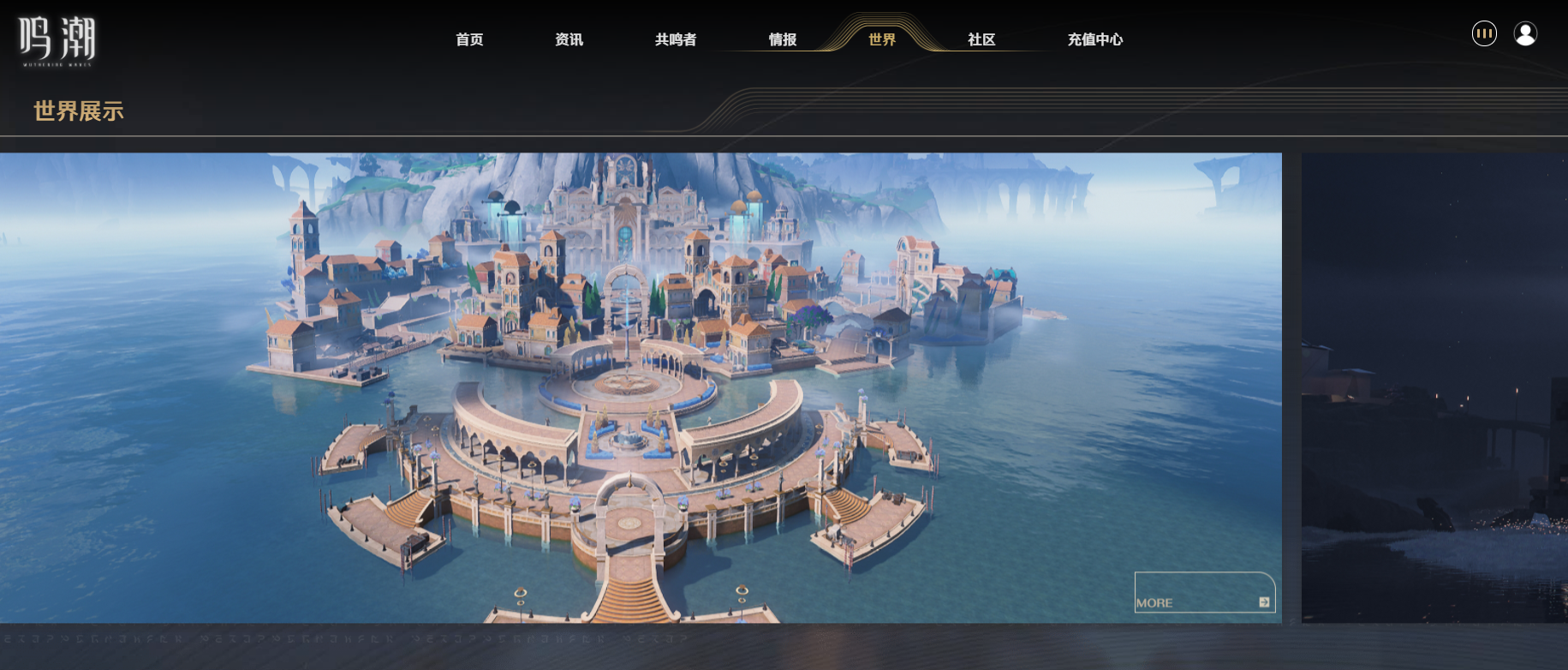The width and height of the screenshot is (1568, 670).
Task: Show the dark night scene slide
Action: 1434,387
